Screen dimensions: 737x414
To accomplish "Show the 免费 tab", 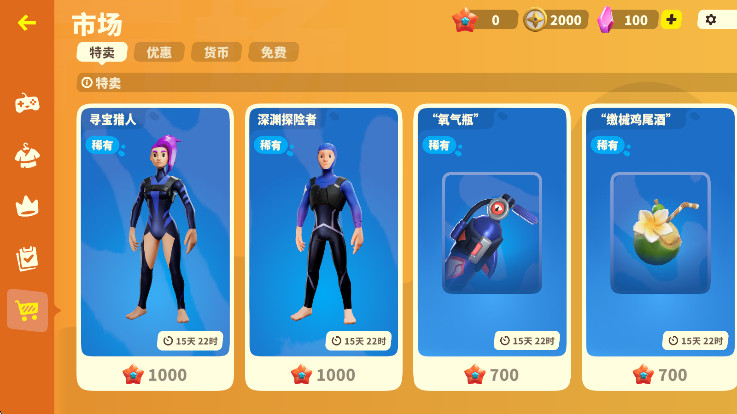I will point(273,52).
